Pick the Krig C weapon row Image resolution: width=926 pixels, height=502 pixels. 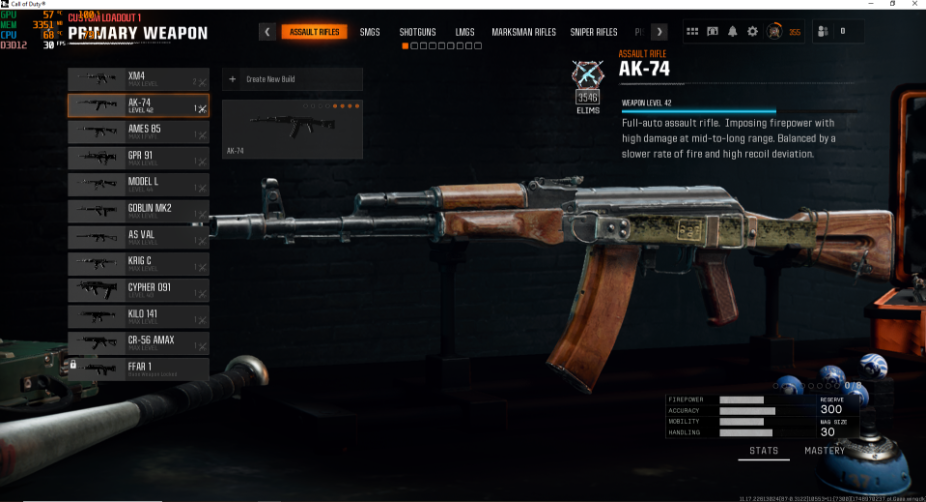click(x=138, y=263)
